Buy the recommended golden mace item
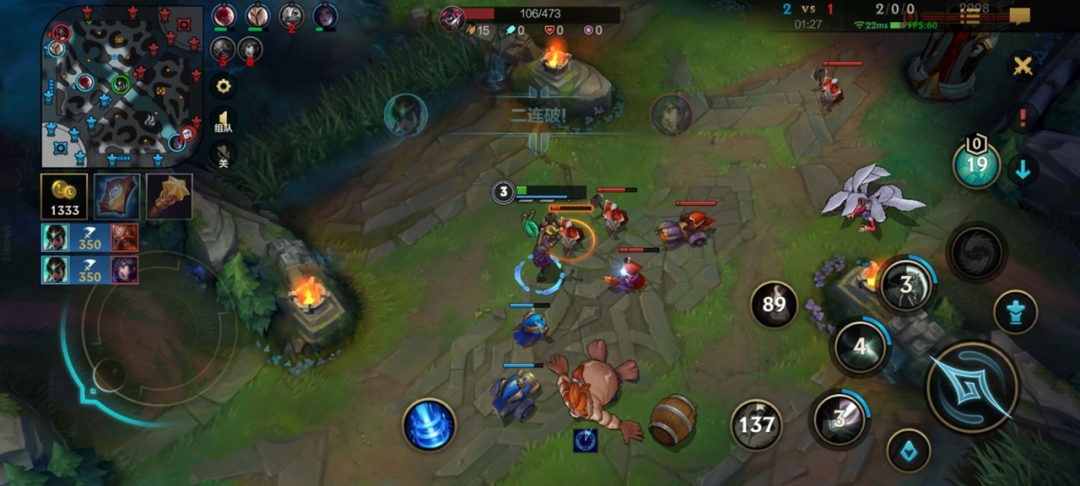This screenshot has width=1080, height=486. tap(169, 196)
